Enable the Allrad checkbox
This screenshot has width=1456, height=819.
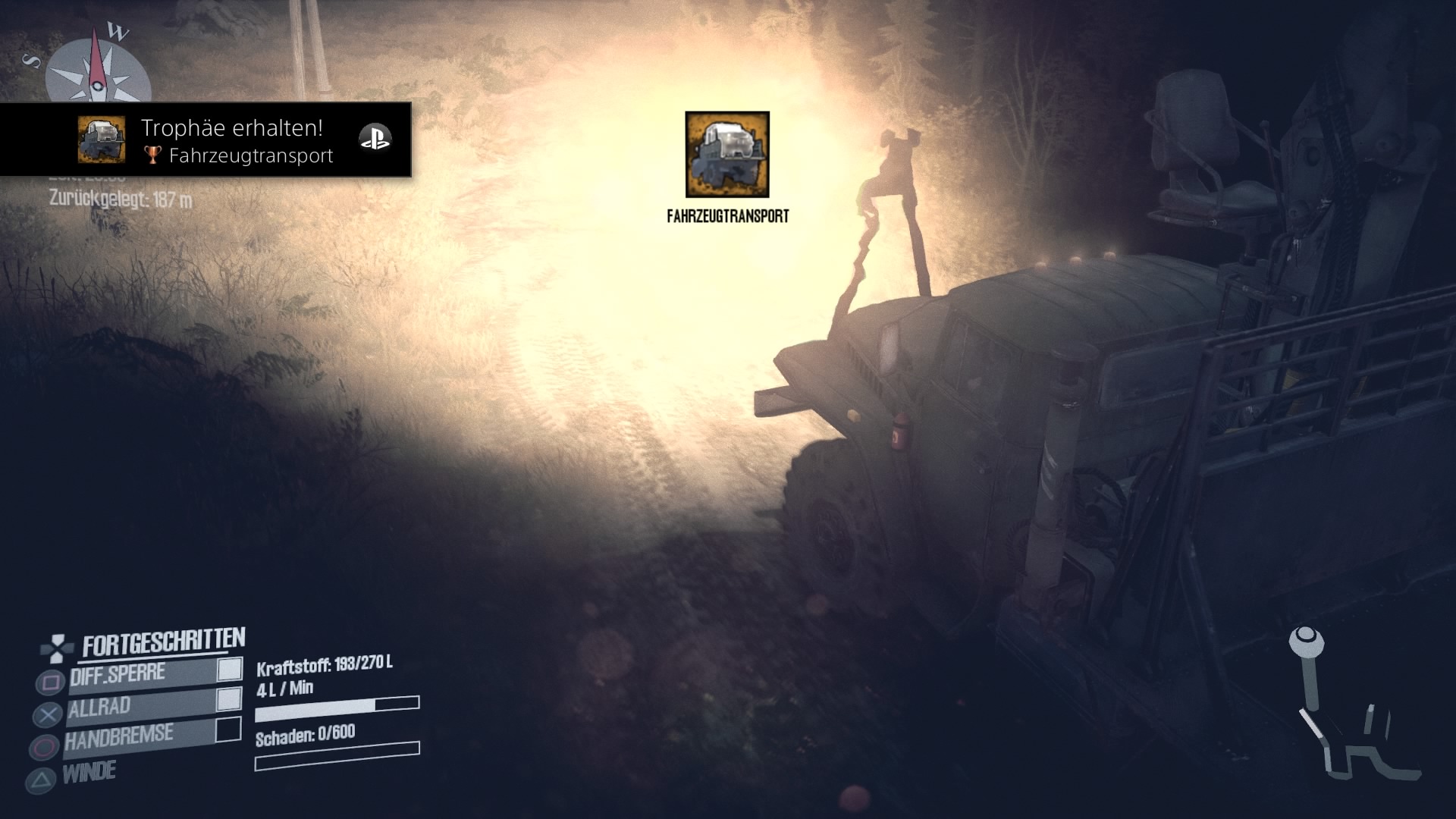[x=229, y=699]
